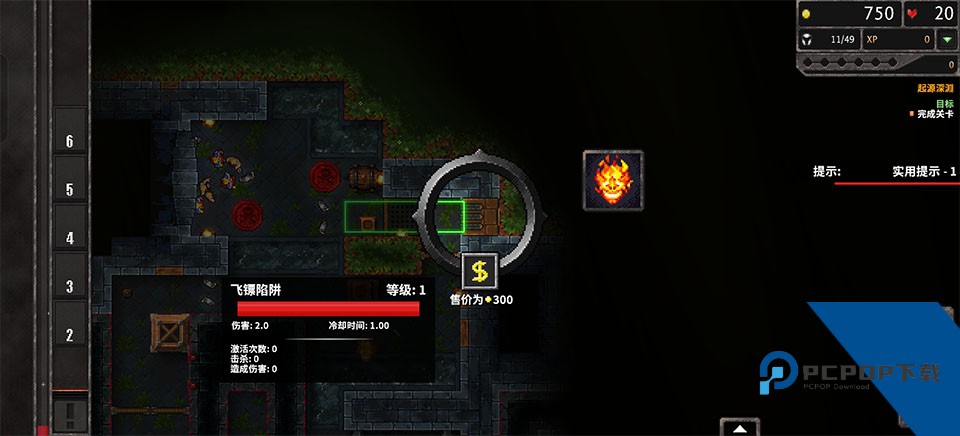Select wave slot number 3
Viewport: 960px width, 436px height.
(x=70, y=287)
